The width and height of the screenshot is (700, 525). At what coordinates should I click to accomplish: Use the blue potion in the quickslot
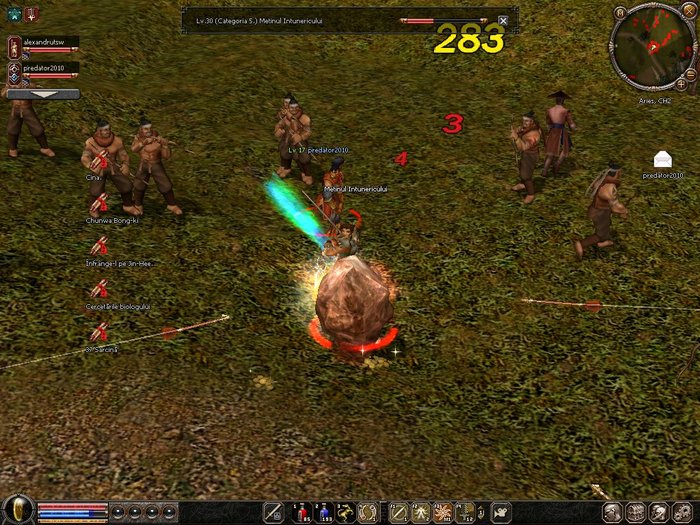322,512
